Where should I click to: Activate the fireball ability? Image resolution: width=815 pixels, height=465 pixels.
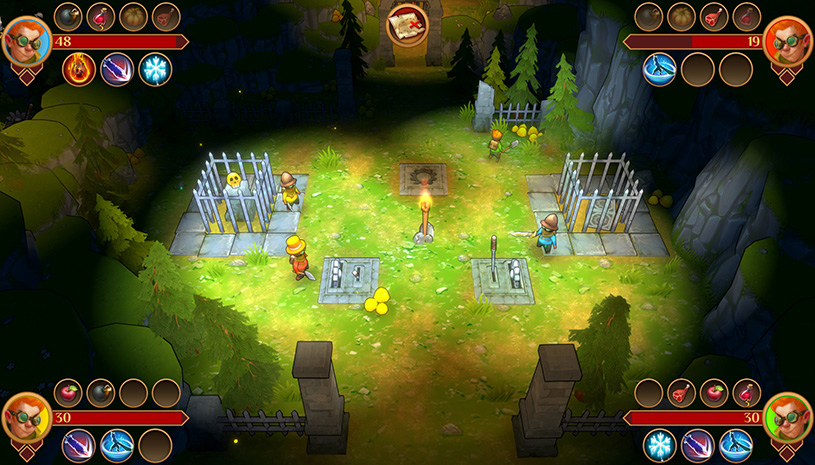tap(79, 69)
